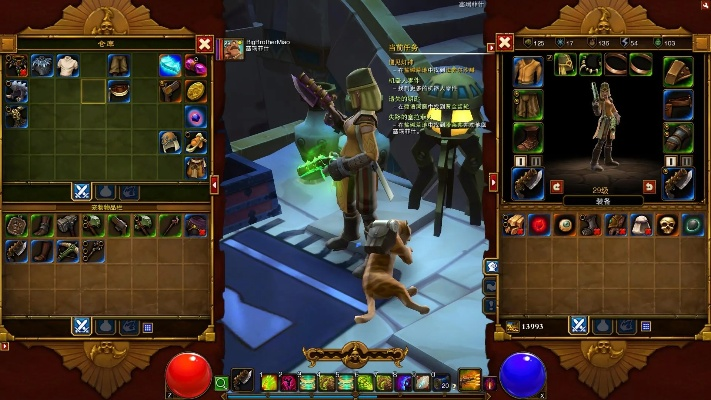Select the skull item in inventory
Viewport: 711px width, 400px height.
668,224
